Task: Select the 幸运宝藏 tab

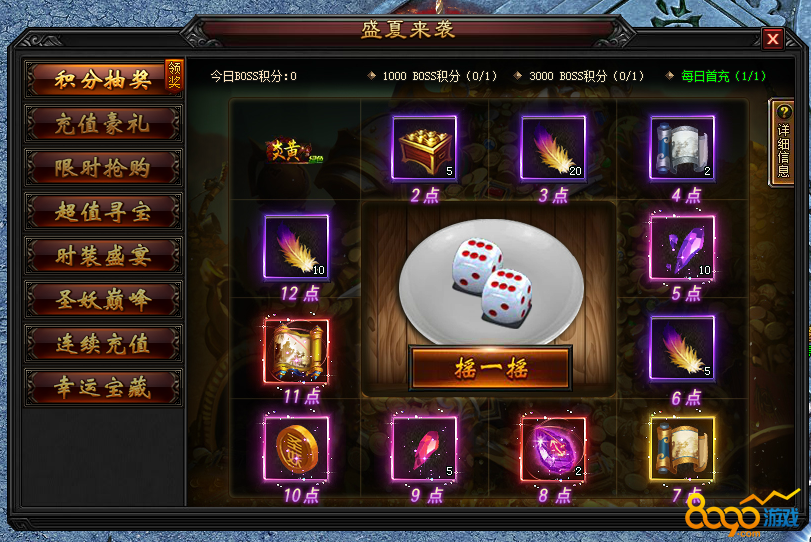Action: point(104,386)
